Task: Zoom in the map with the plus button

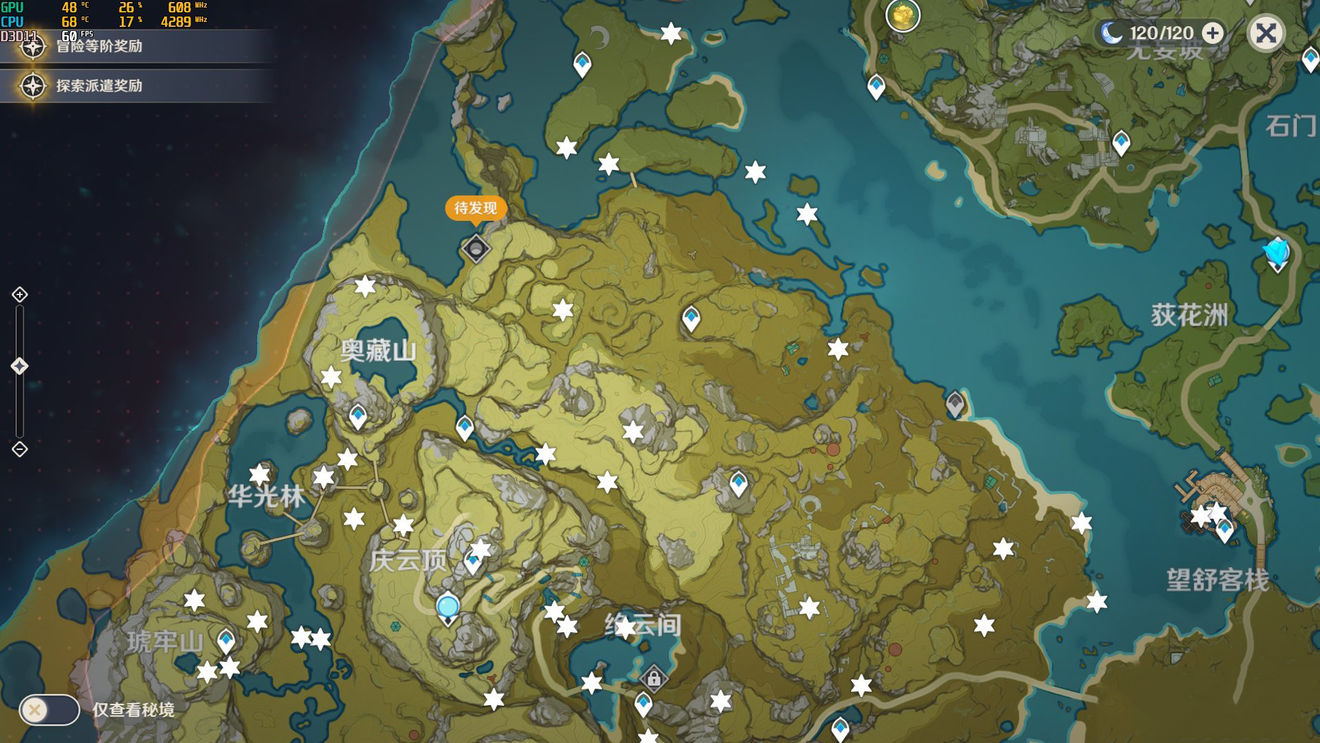Action: [x=19, y=294]
